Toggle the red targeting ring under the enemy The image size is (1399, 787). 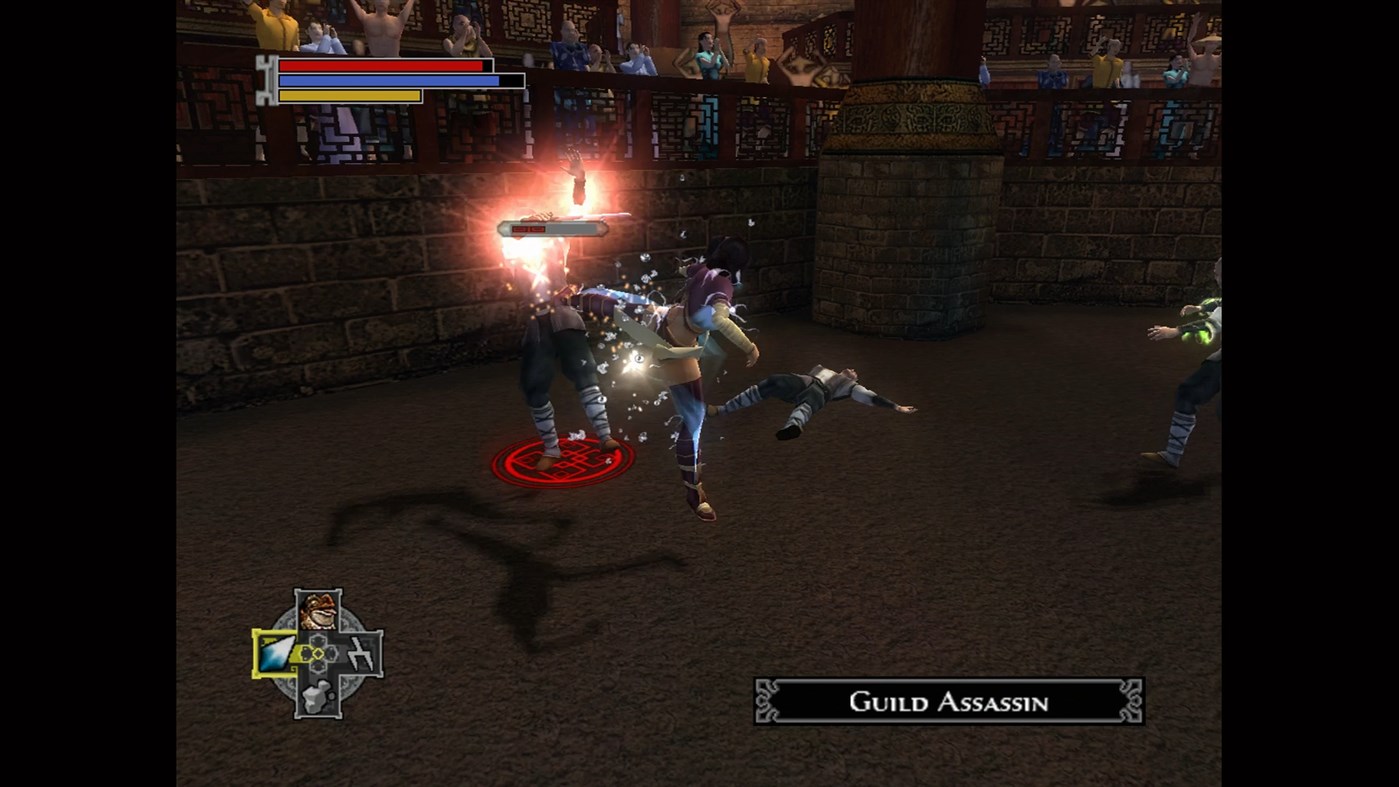(565, 463)
